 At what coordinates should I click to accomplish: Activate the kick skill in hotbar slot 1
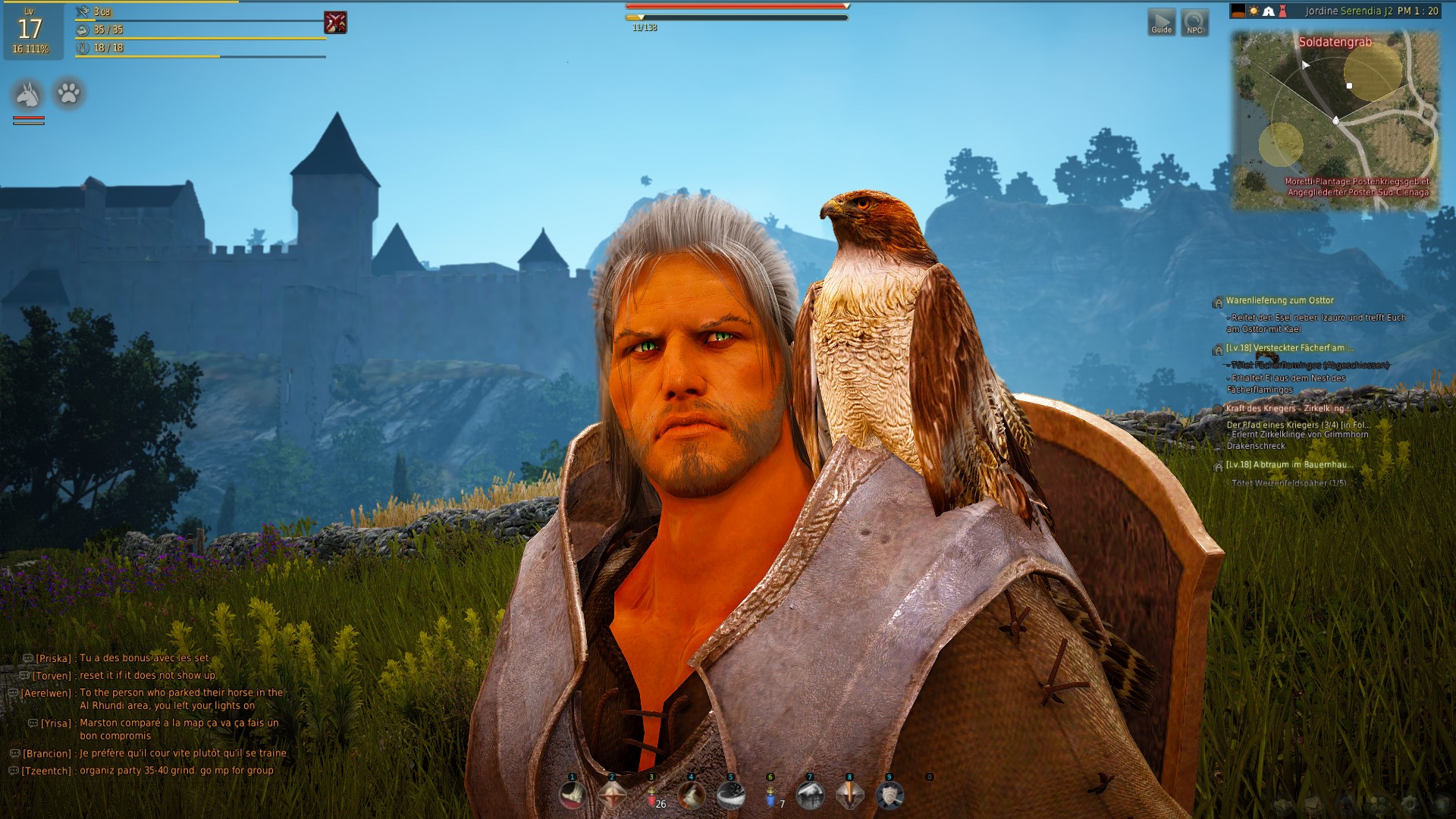point(573,795)
